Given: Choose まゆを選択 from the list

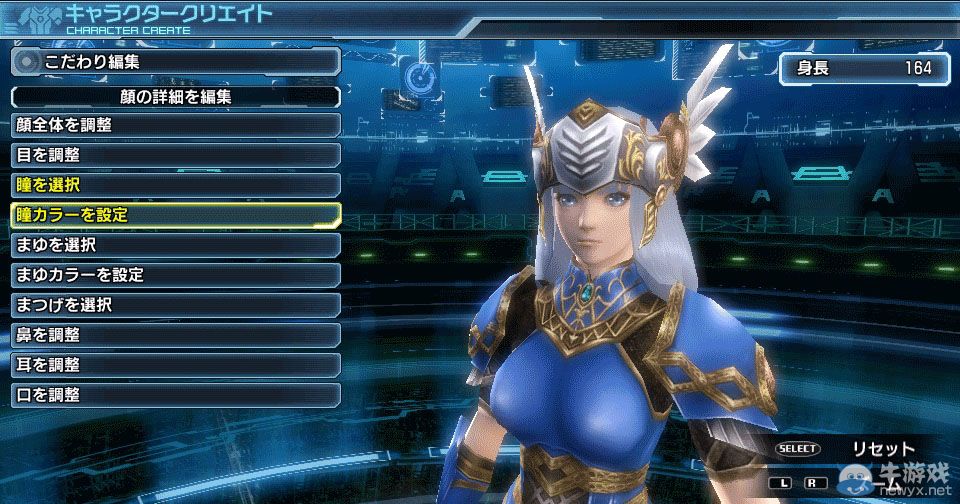Looking at the screenshot, I should click(x=175, y=244).
